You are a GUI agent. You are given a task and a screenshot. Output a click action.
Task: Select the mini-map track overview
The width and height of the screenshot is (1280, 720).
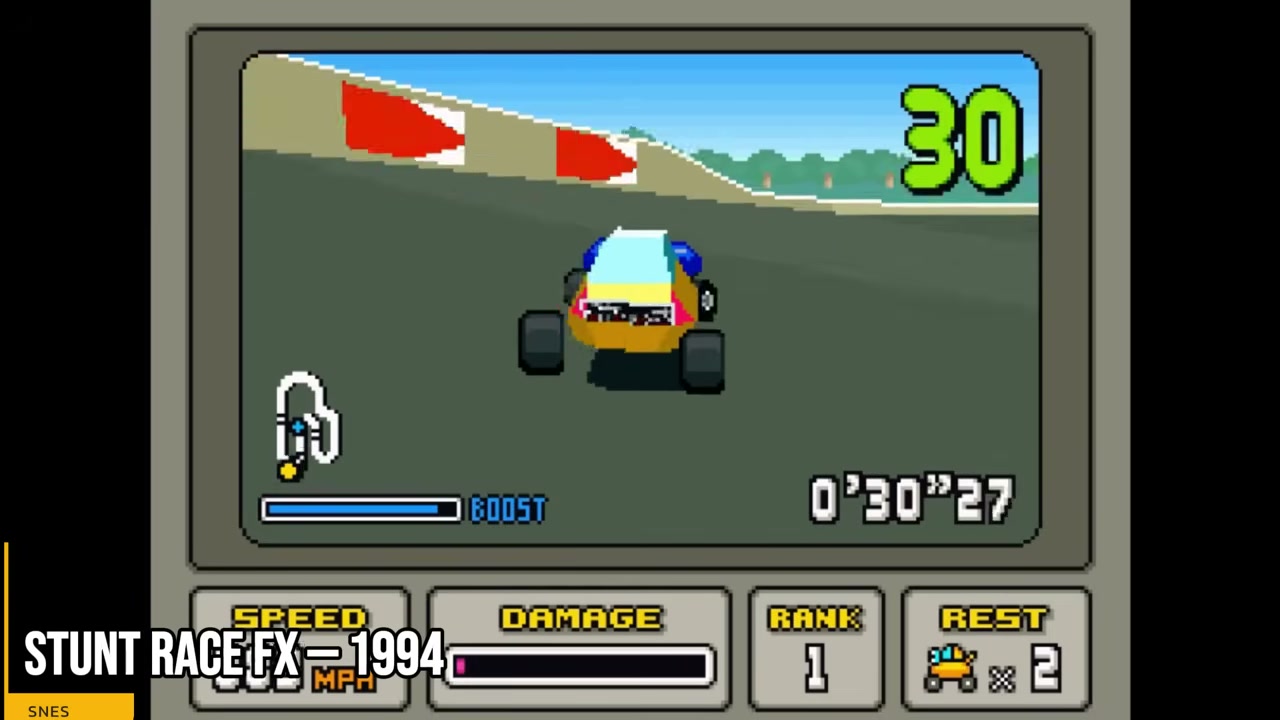pos(305,425)
